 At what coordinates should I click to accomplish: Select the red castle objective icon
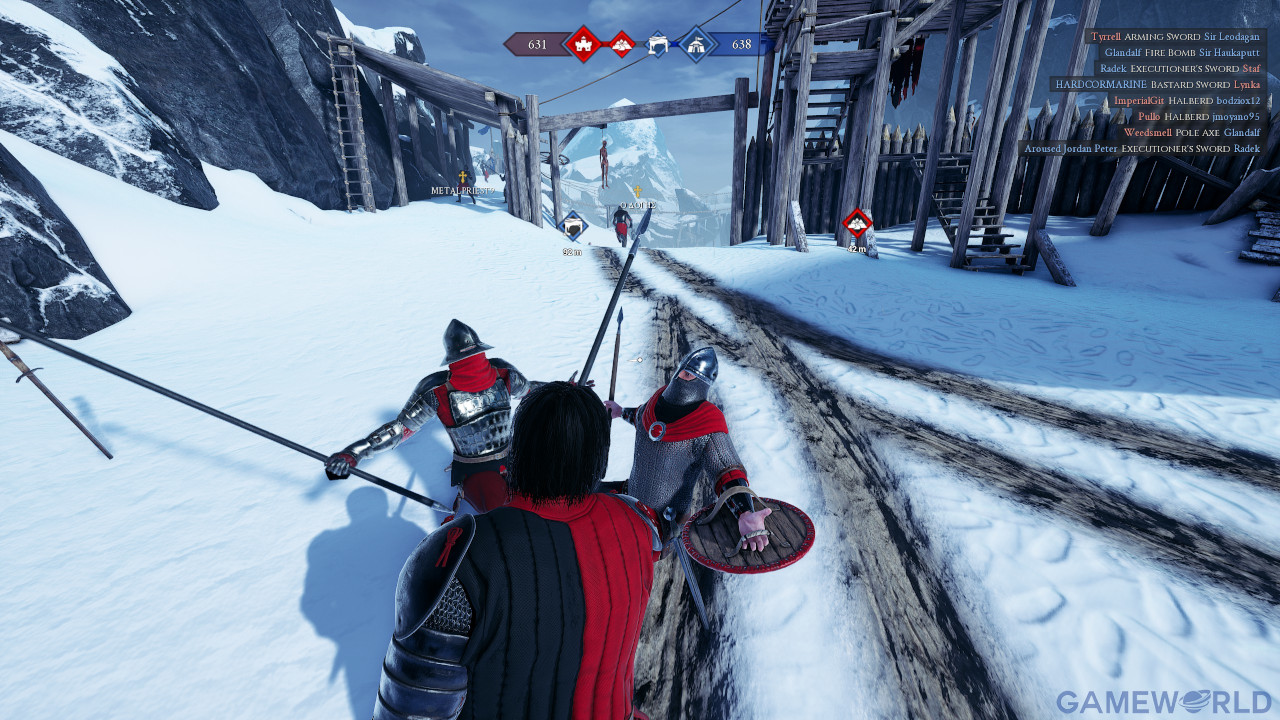tap(583, 44)
